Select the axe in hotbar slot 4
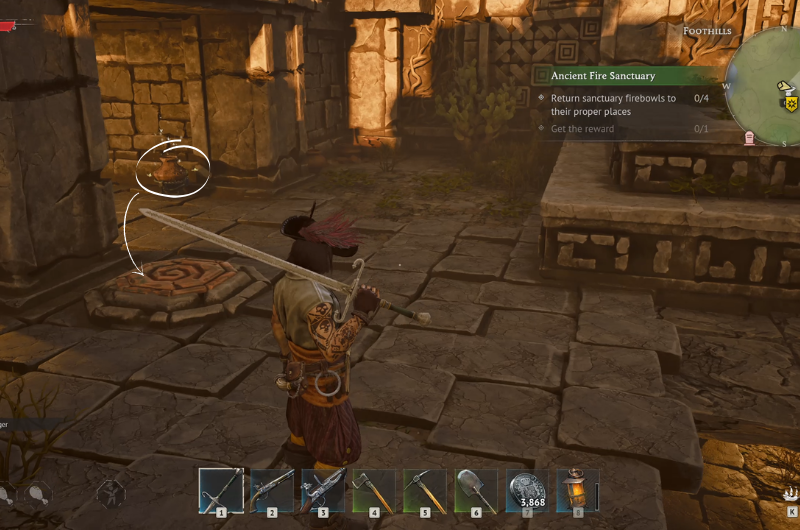The height and width of the screenshot is (530, 800). pos(374,490)
